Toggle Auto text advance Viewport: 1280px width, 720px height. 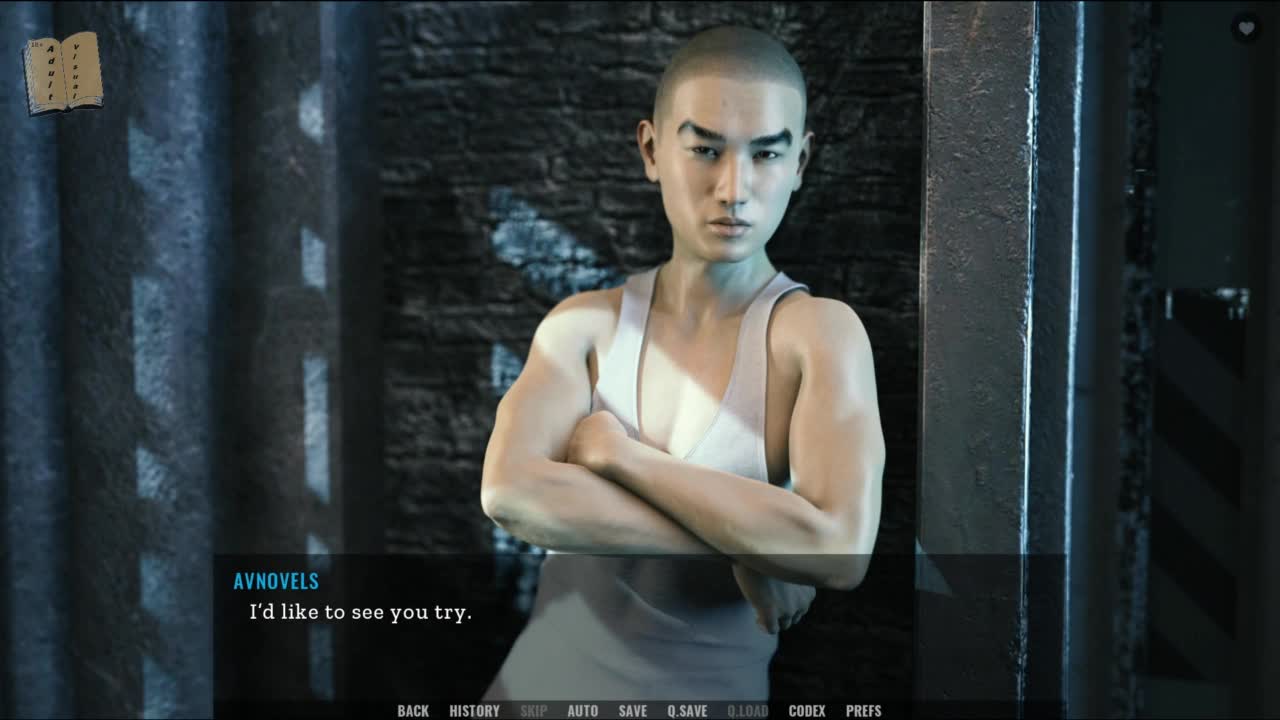582,711
